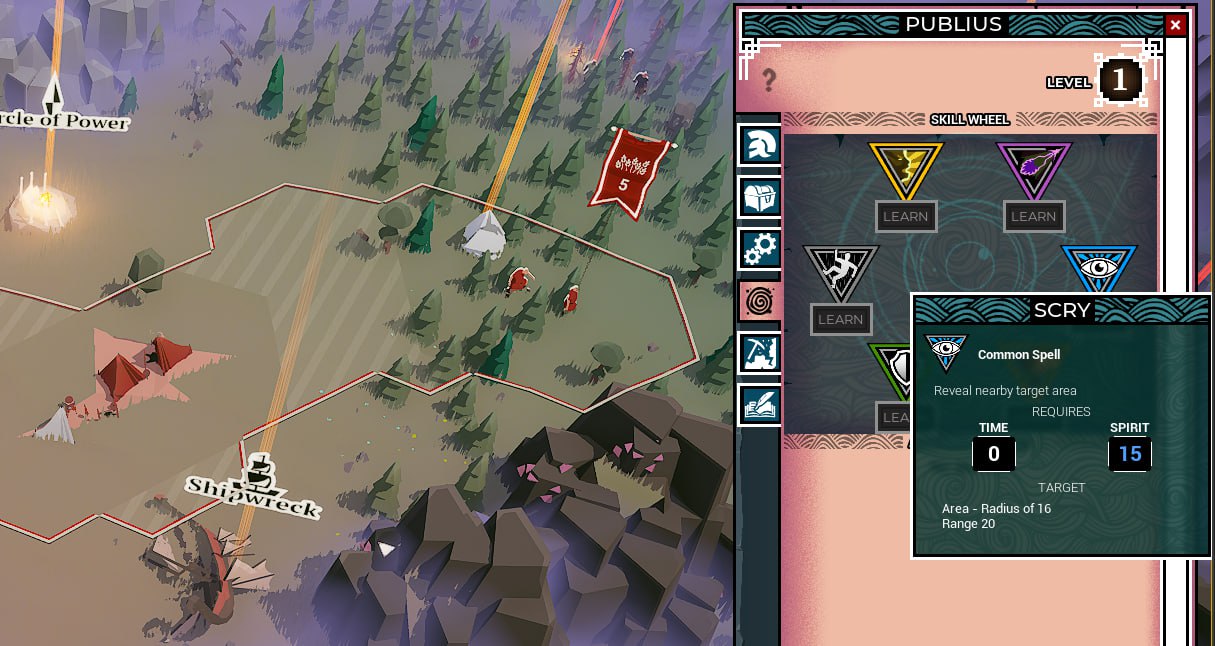Select the purple comet spell icon
This screenshot has height=646, width=1215.
[x=1033, y=168]
